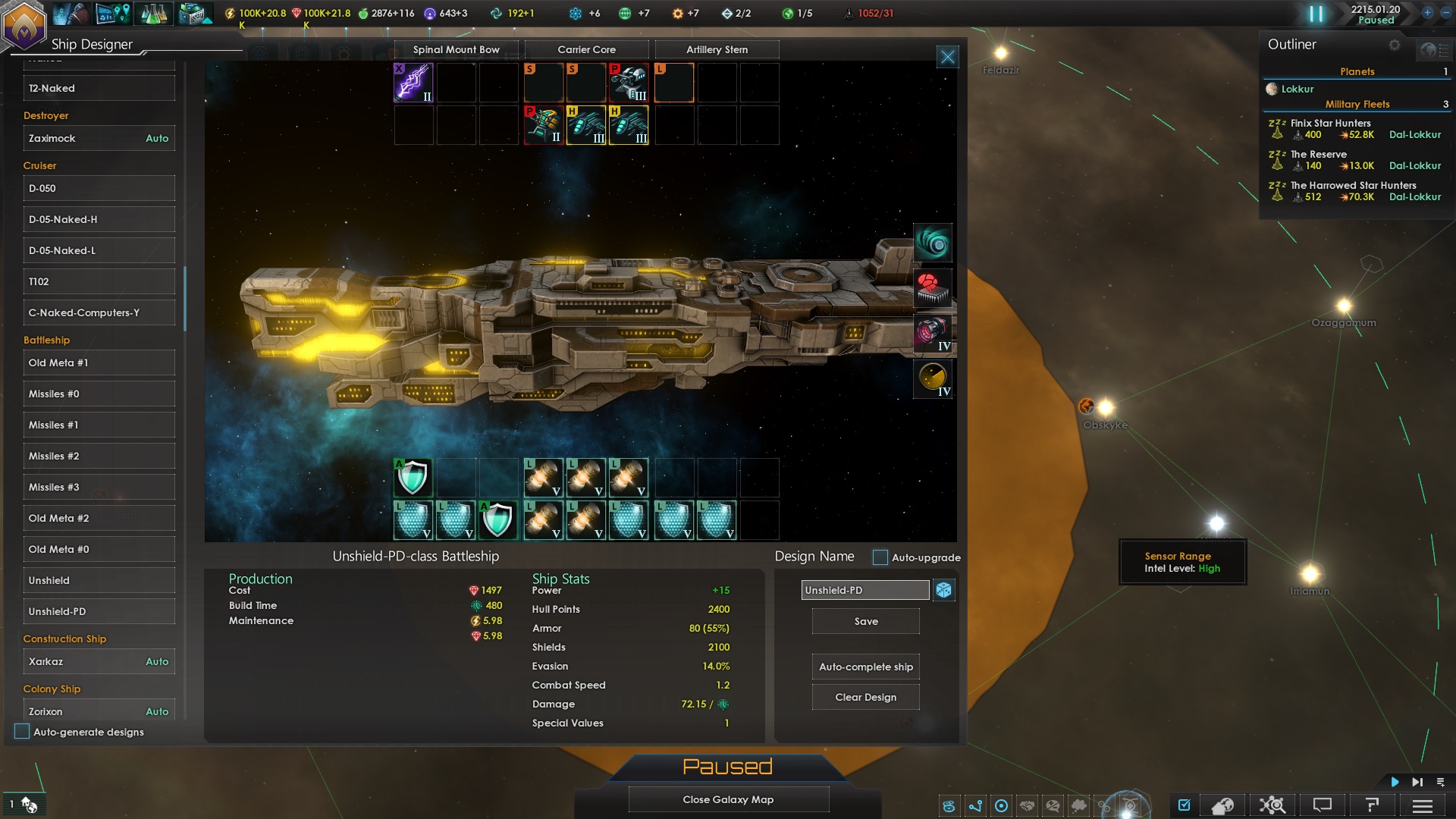Image resolution: width=1456 pixels, height=819 pixels.
Task: Load the D-050 cruiser design
Action: [x=99, y=188]
